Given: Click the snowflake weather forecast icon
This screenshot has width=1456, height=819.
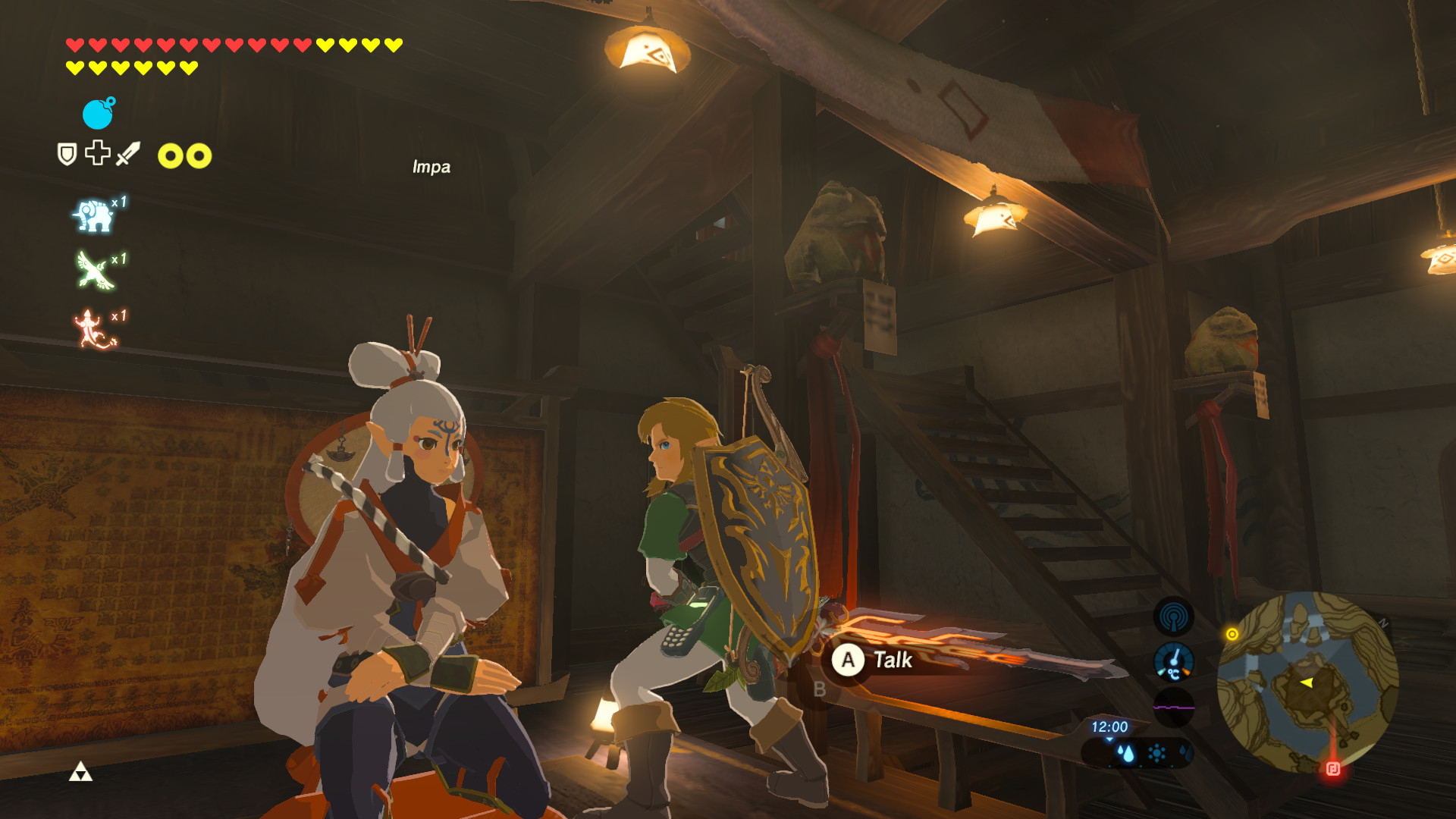Looking at the screenshot, I should tap(1185, 752).
